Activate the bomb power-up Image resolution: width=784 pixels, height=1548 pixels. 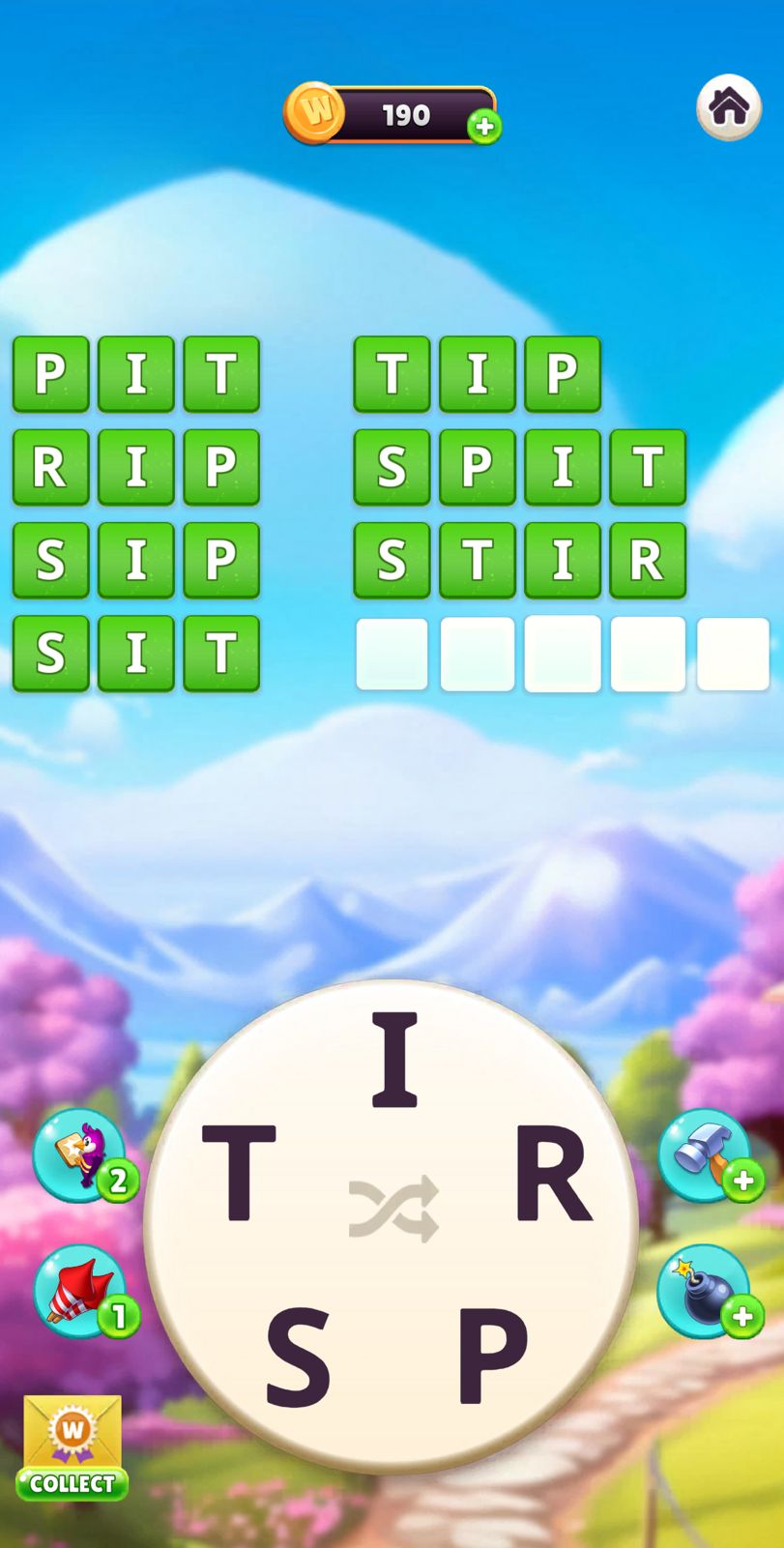pos(705,1292)
